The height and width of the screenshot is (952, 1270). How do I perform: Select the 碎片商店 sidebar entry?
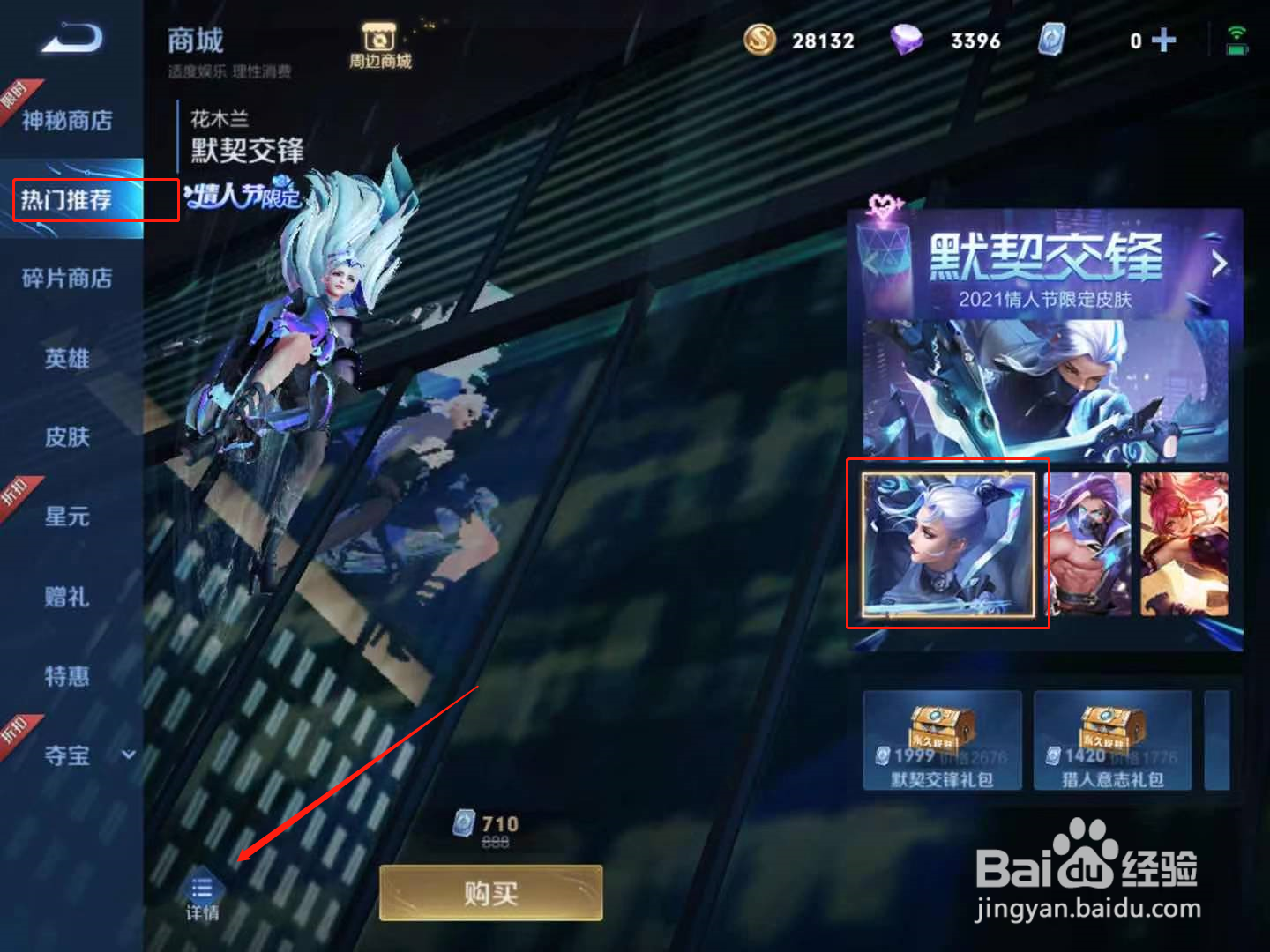click(66, 279)
